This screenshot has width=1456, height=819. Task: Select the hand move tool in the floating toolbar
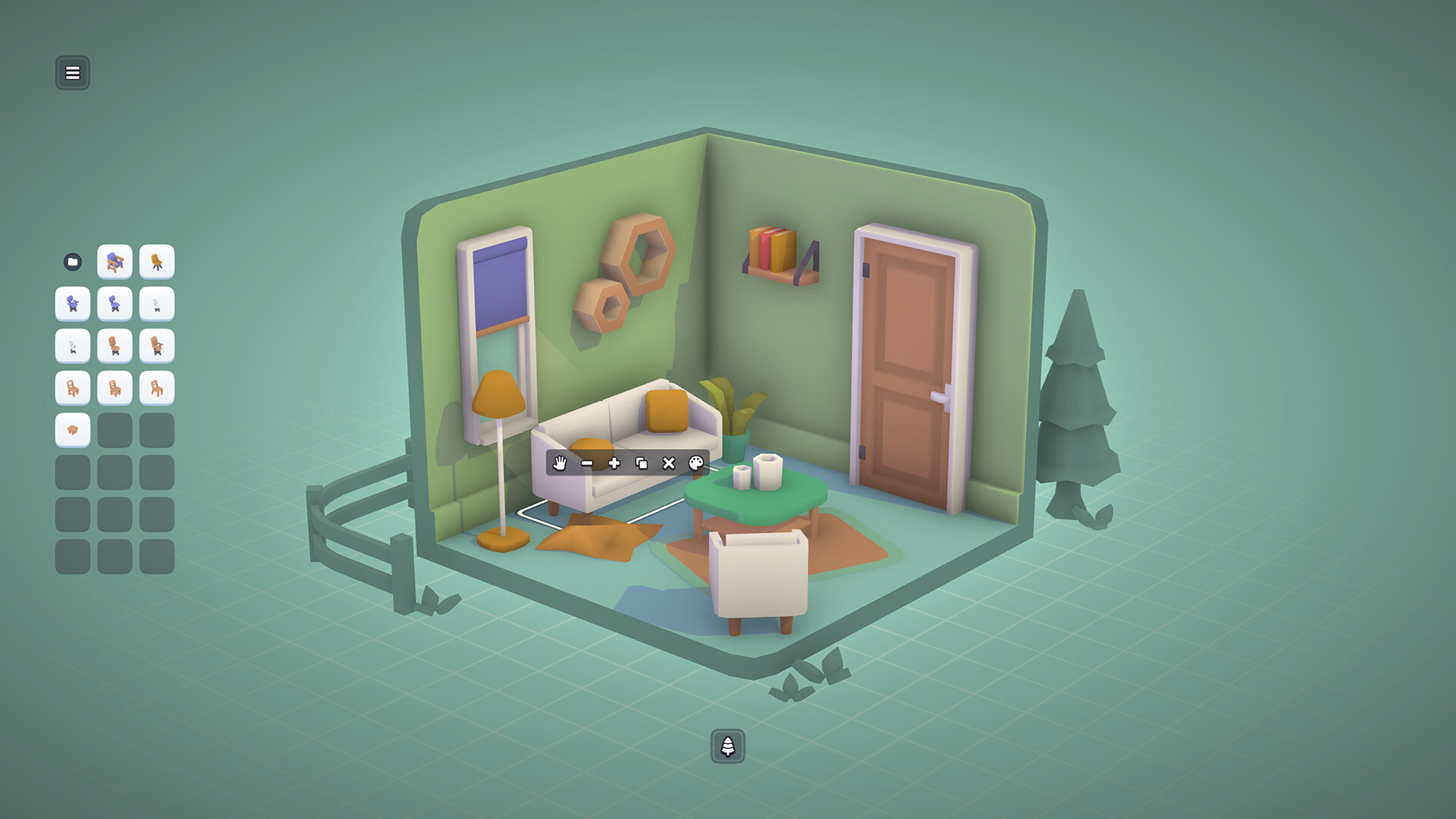560,463
